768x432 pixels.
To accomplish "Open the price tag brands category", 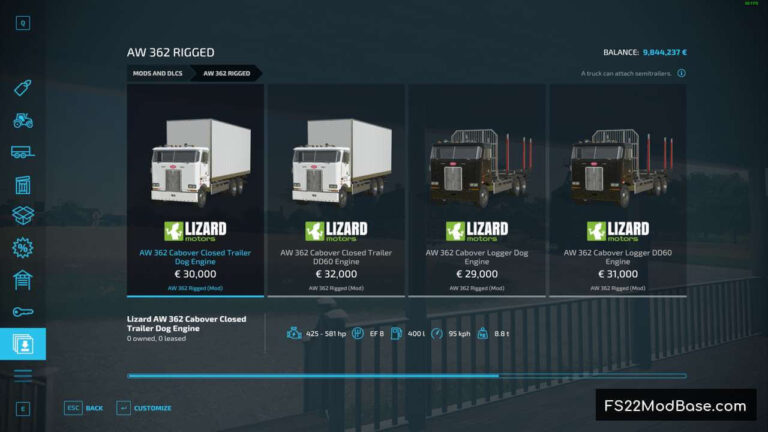I will pyautogui.click(x=23, y=88).
